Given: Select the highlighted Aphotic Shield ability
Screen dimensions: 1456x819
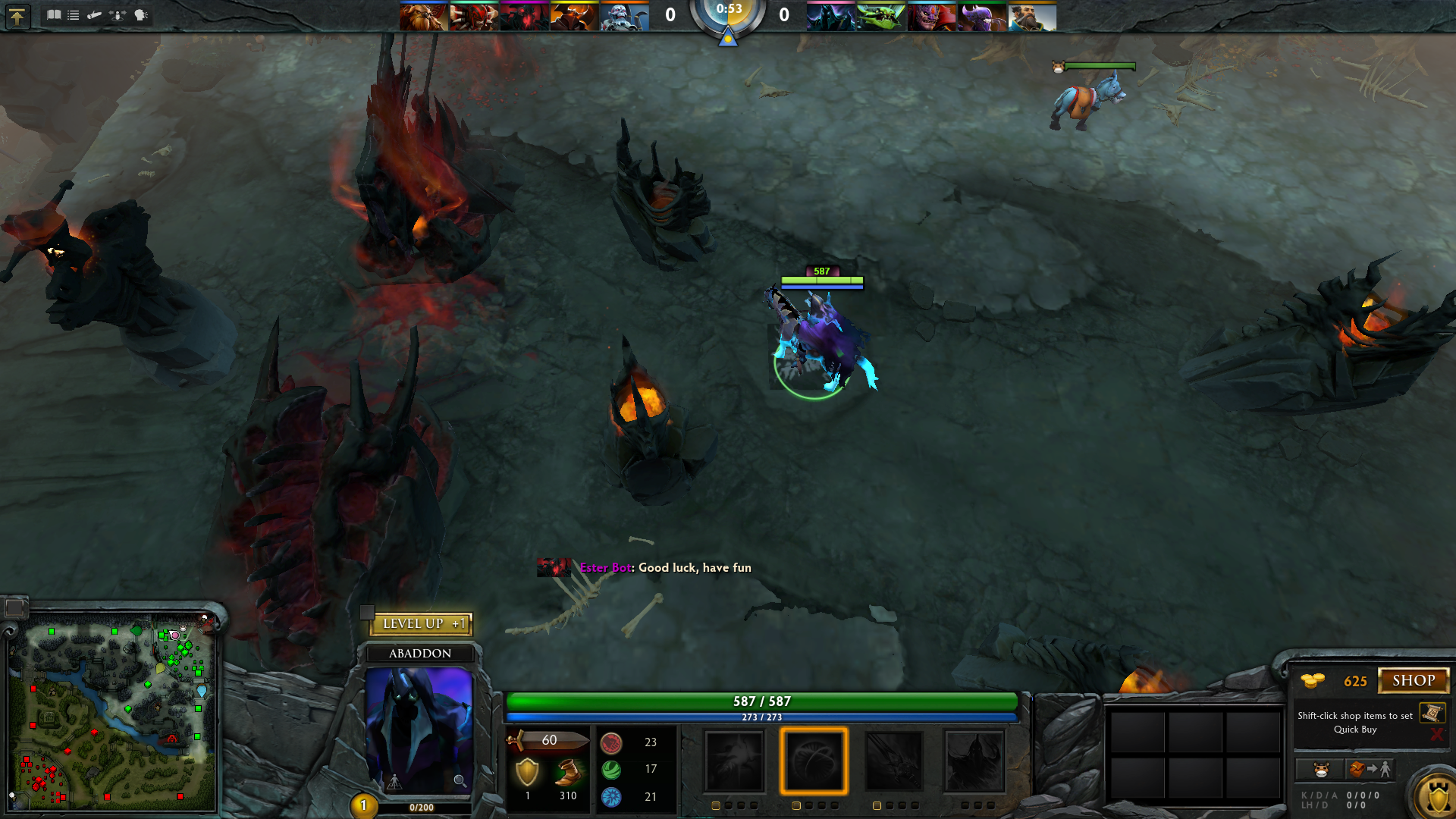Looking at the screenshot, I should (x=814, y=761).
